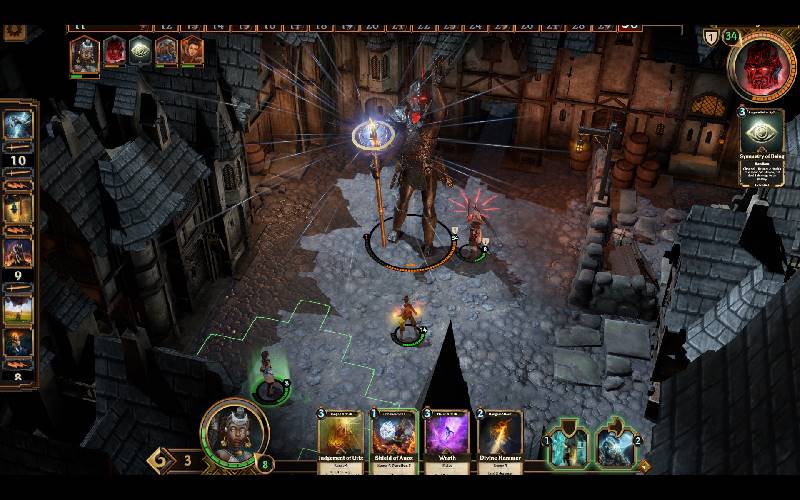View the Symmetry of Being card
Image resolution: width=800 pixels, height=500 pixels.
(762, 146)
